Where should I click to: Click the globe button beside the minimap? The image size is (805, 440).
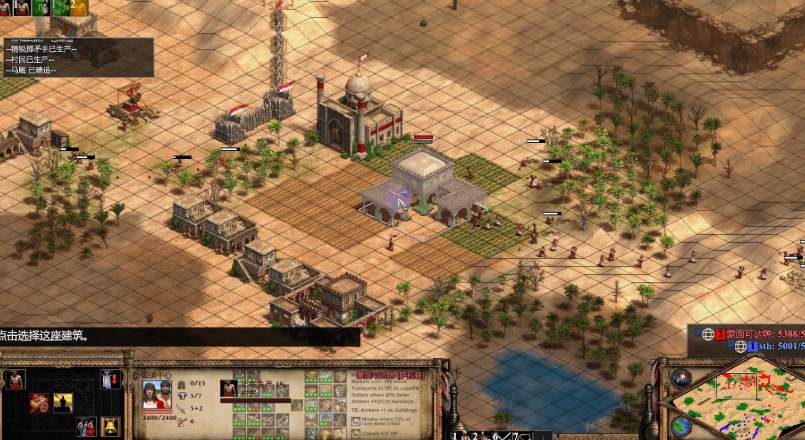click(x=682, y=425)
